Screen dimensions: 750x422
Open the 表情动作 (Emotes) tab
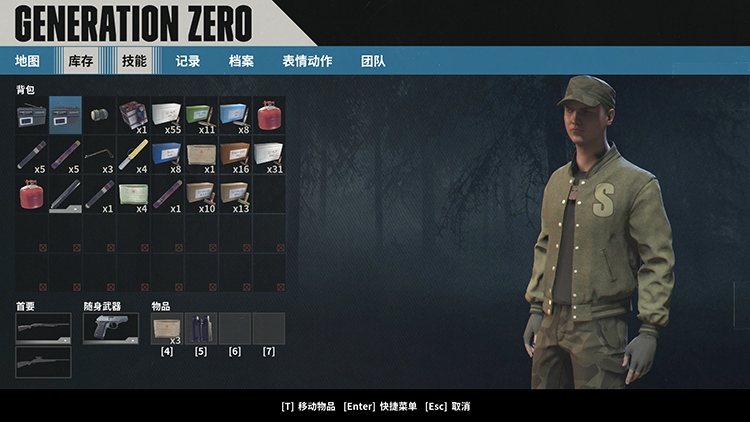pos(307,61)
